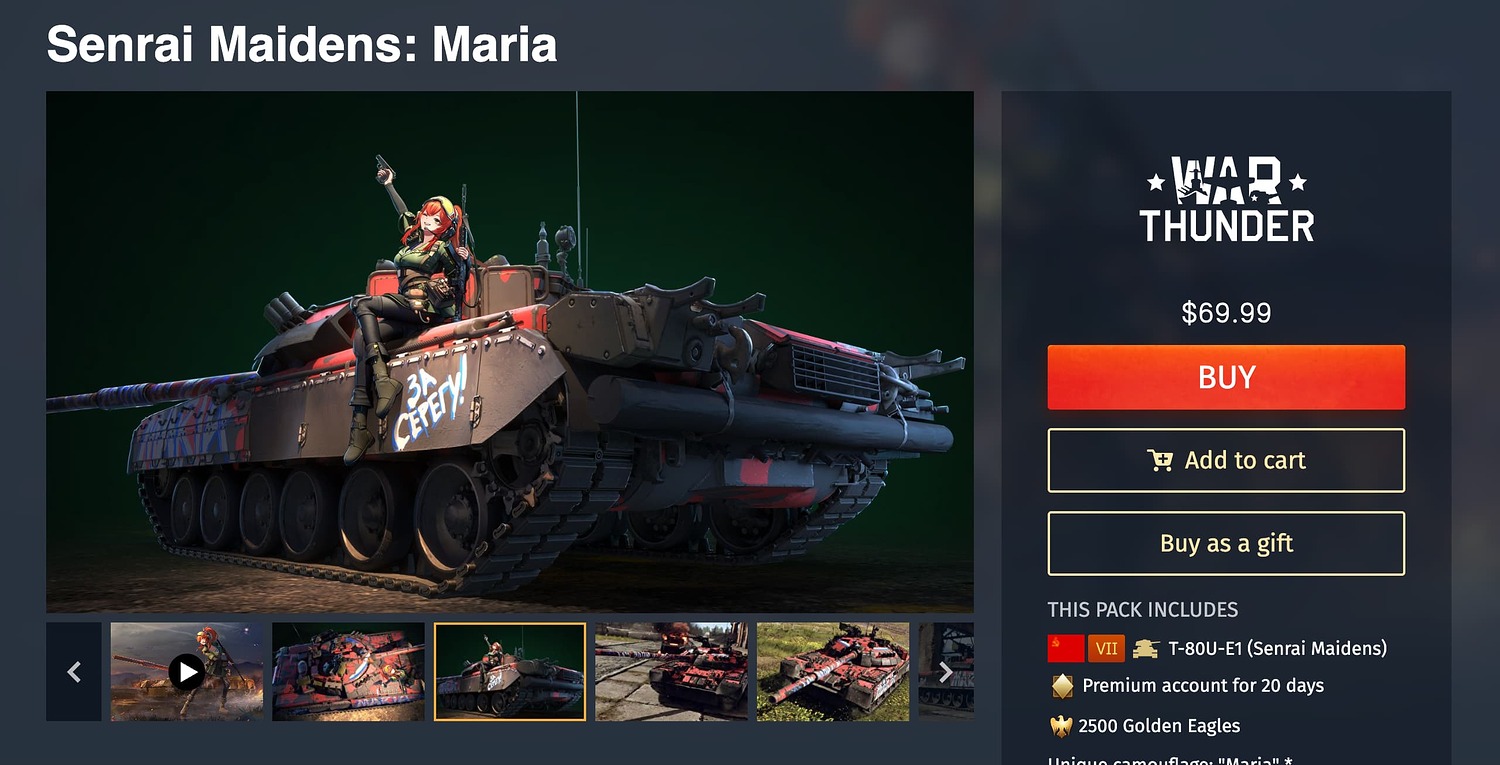Select the close-up turret artwork thumbnail
The width and height of the screenshot is (1500, 765).
coord(348,671)
